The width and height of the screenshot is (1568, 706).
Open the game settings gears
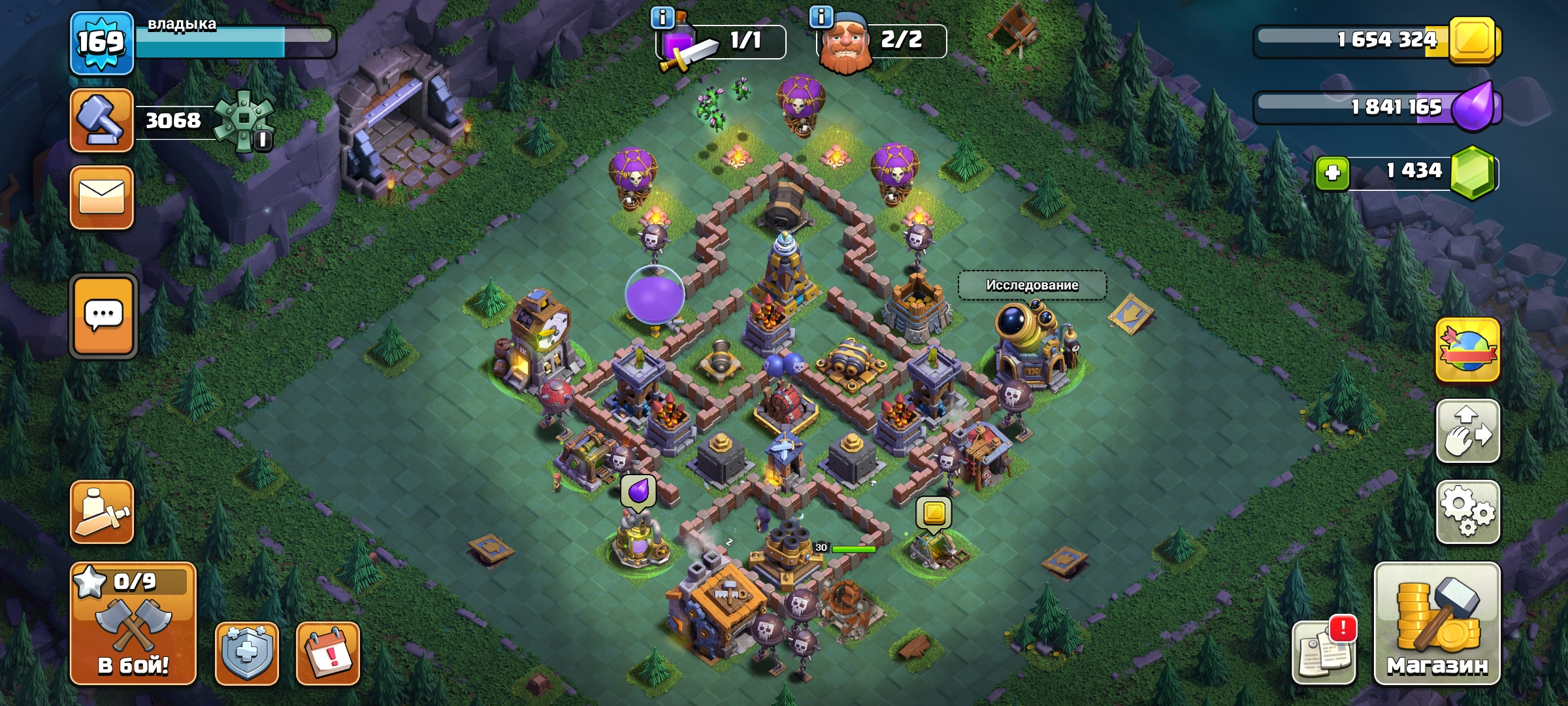pyautogui.click(x=1467, y=512)
